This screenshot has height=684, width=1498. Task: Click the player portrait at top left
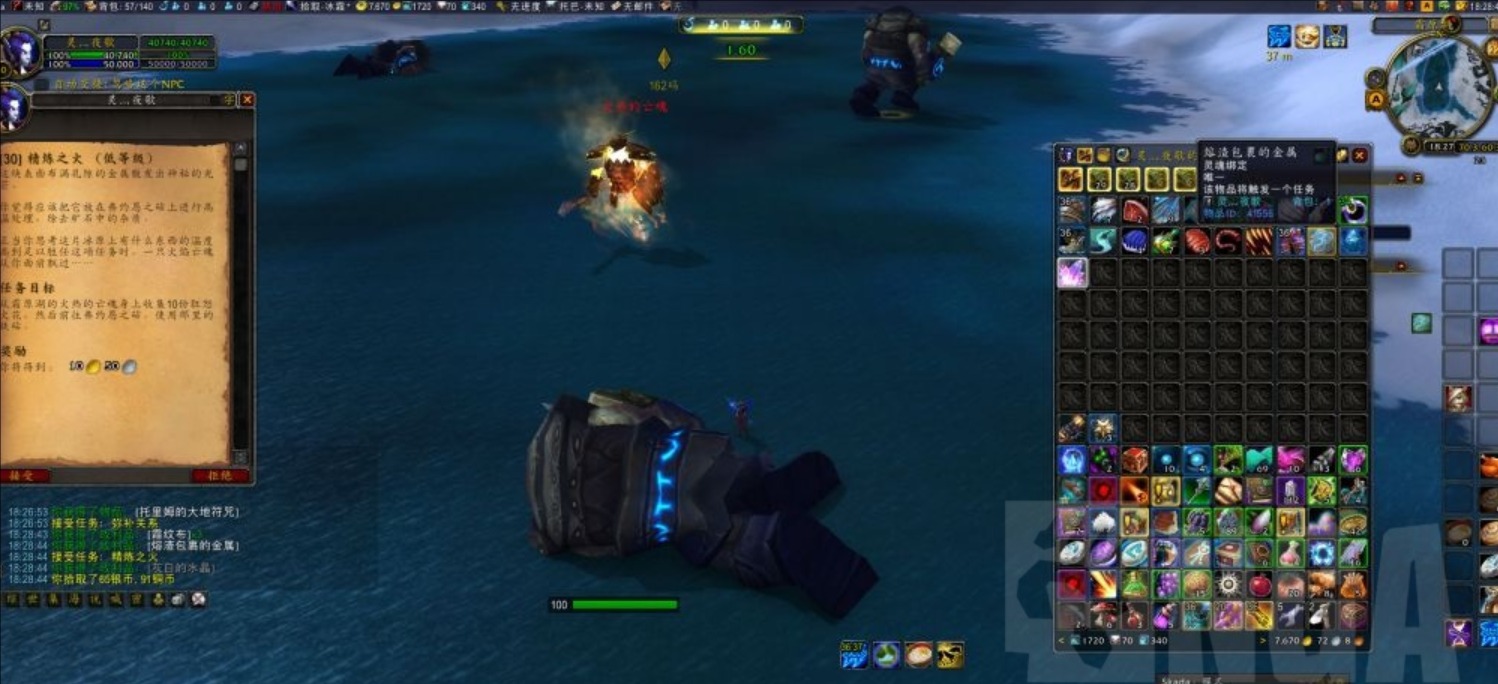(x=18, y=50)
